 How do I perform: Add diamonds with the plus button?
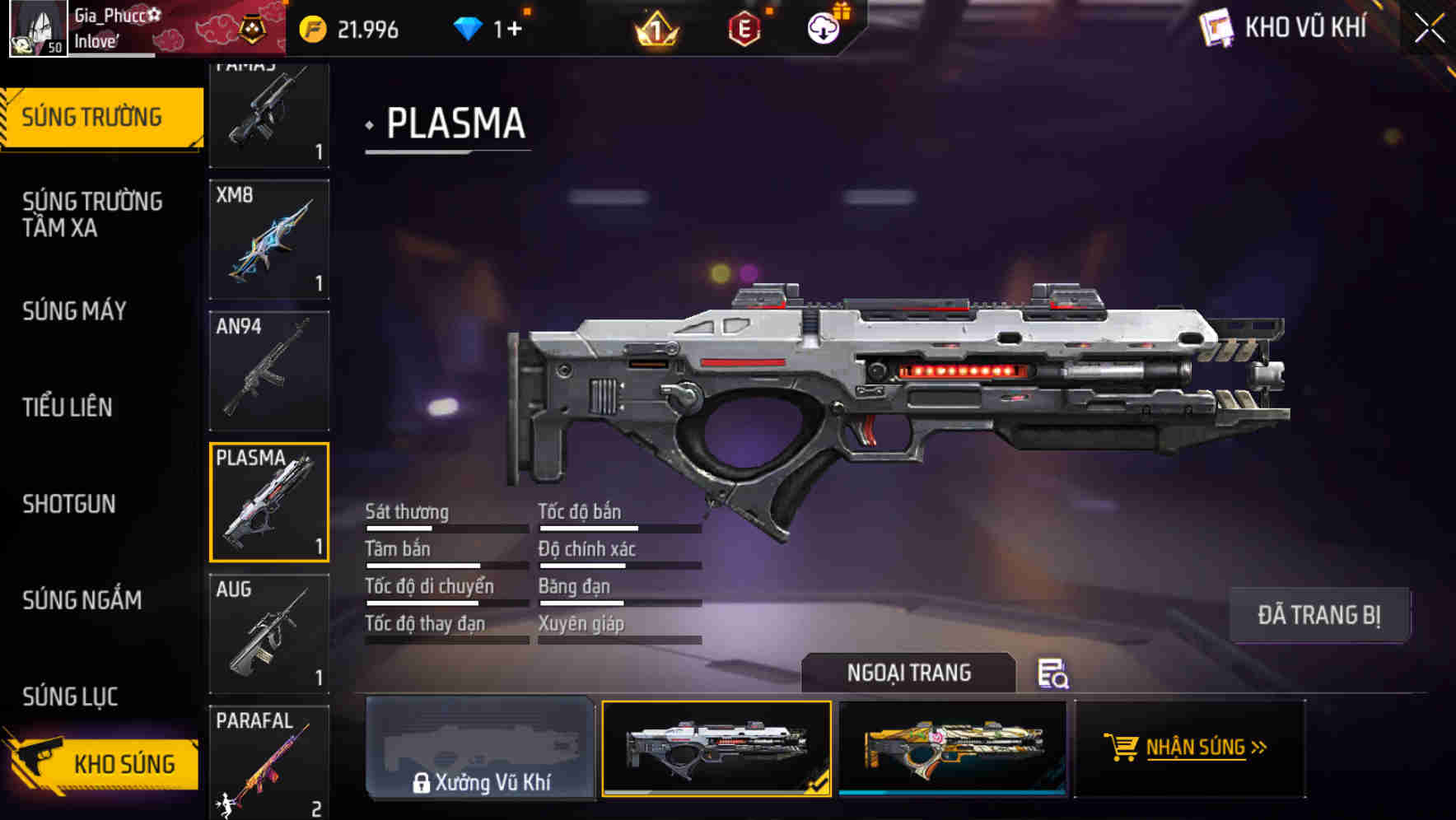[x=515, y=30]
